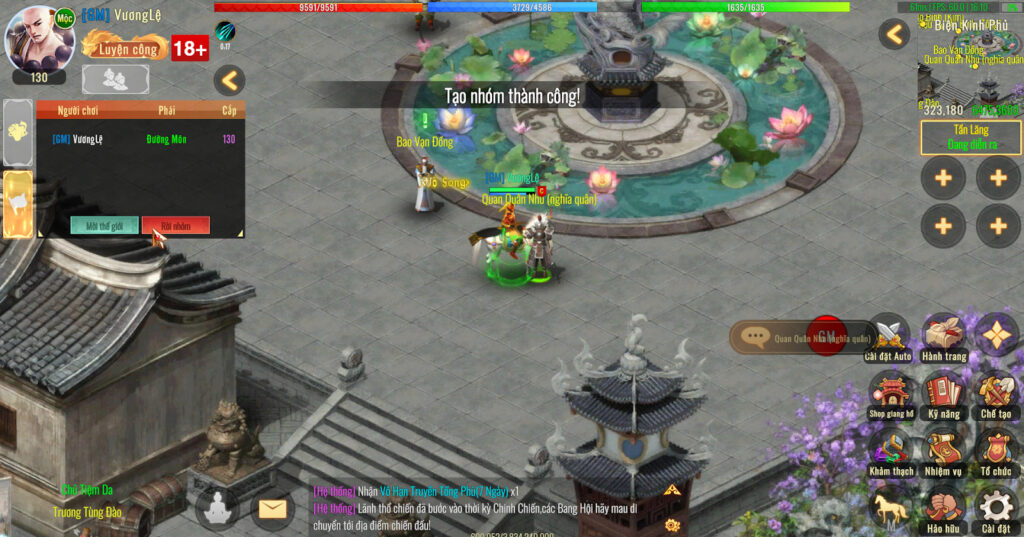This screenshot has height=537, width=1024.
Task: Toggle the Luyện công mode button
Action: (125, 46)
